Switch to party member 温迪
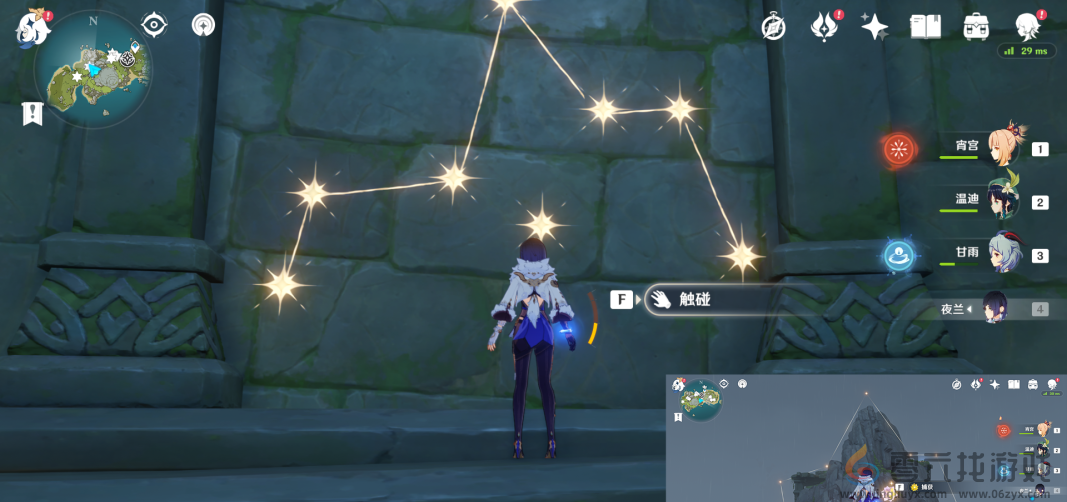Viewport: 1067px width, 502px height. [1003, 201]
